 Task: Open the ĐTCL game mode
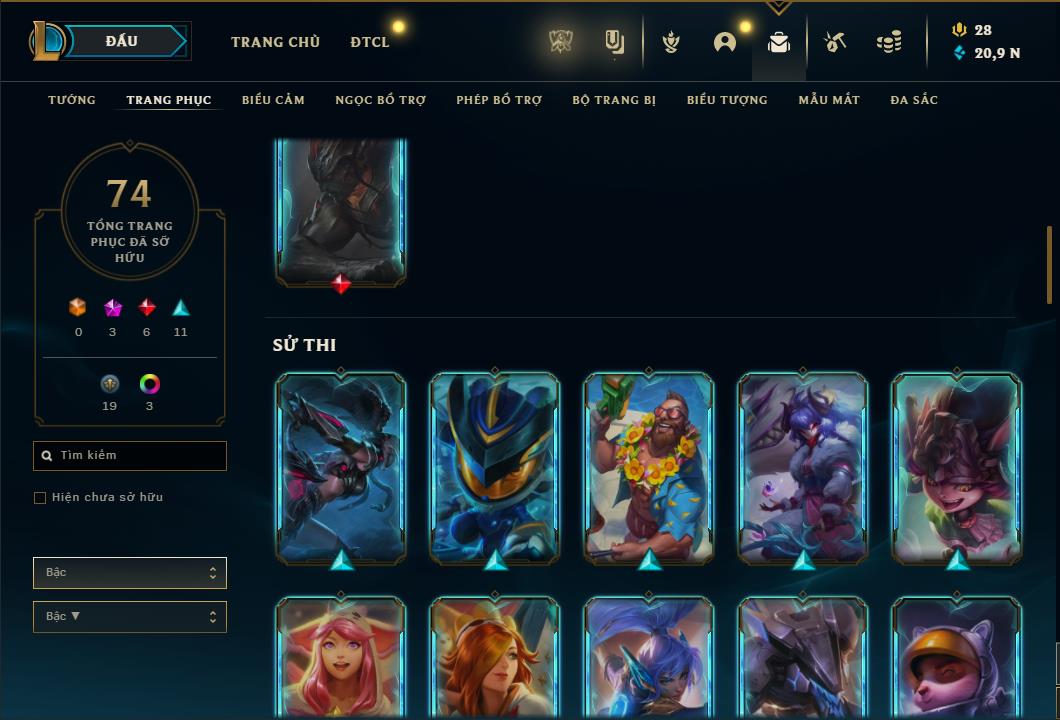click(370, 42)
